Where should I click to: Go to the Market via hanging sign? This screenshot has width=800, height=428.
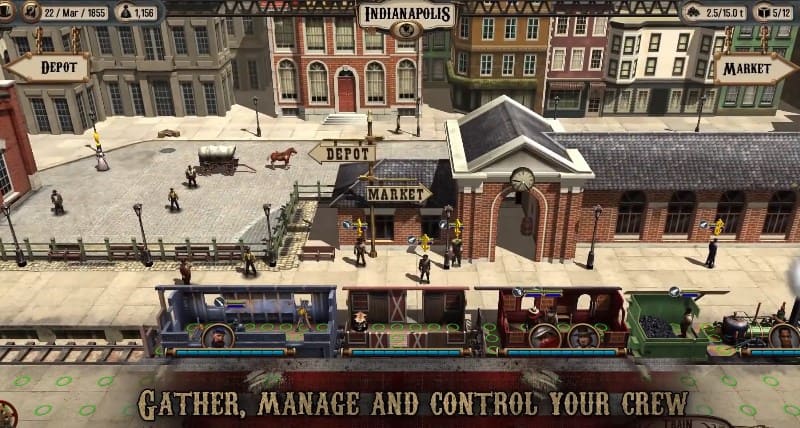[x=754, y=68]
